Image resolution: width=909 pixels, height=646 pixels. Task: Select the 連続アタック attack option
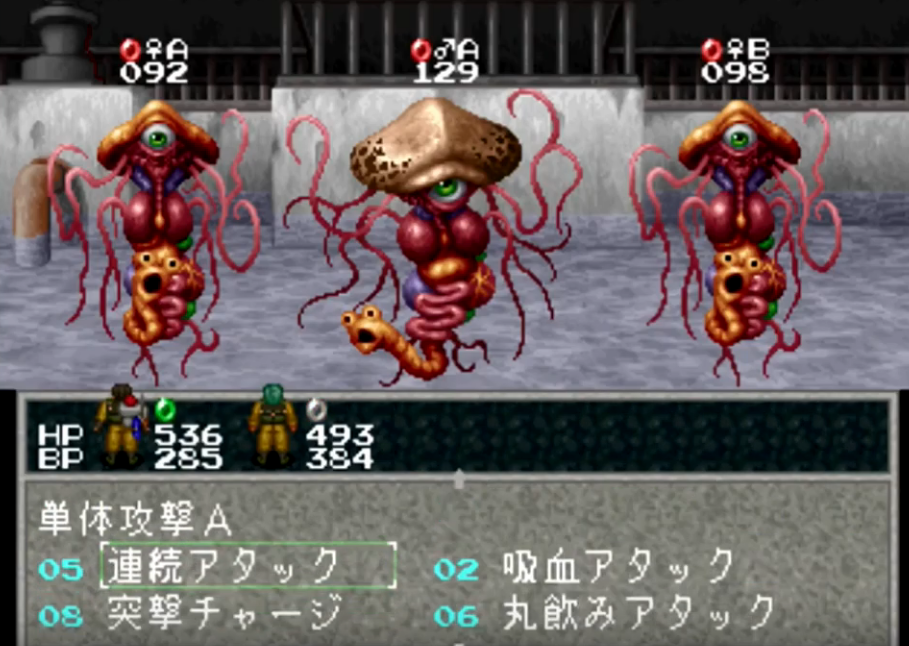tap(247, 567)
